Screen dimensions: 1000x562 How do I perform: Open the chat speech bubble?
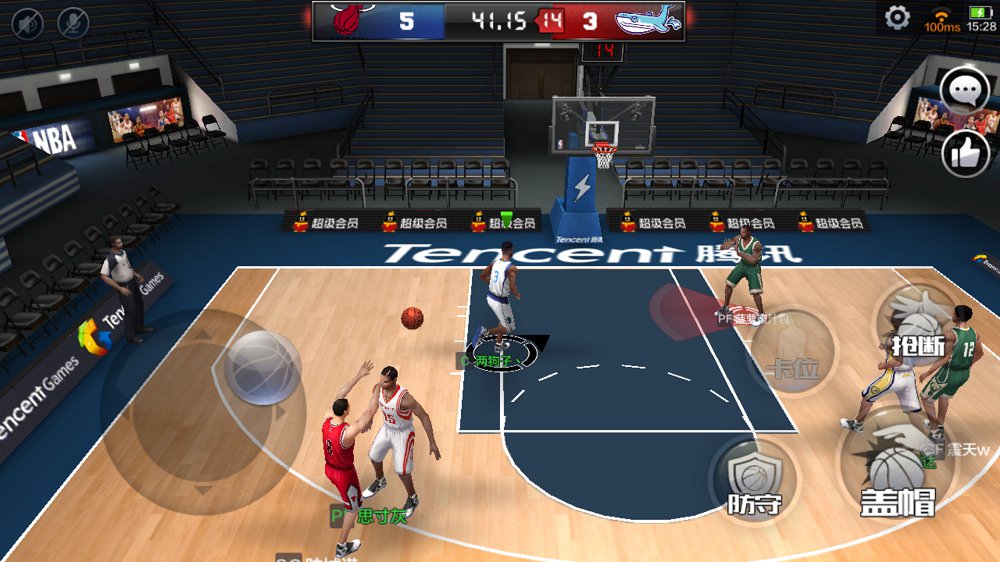click(965, 92)
